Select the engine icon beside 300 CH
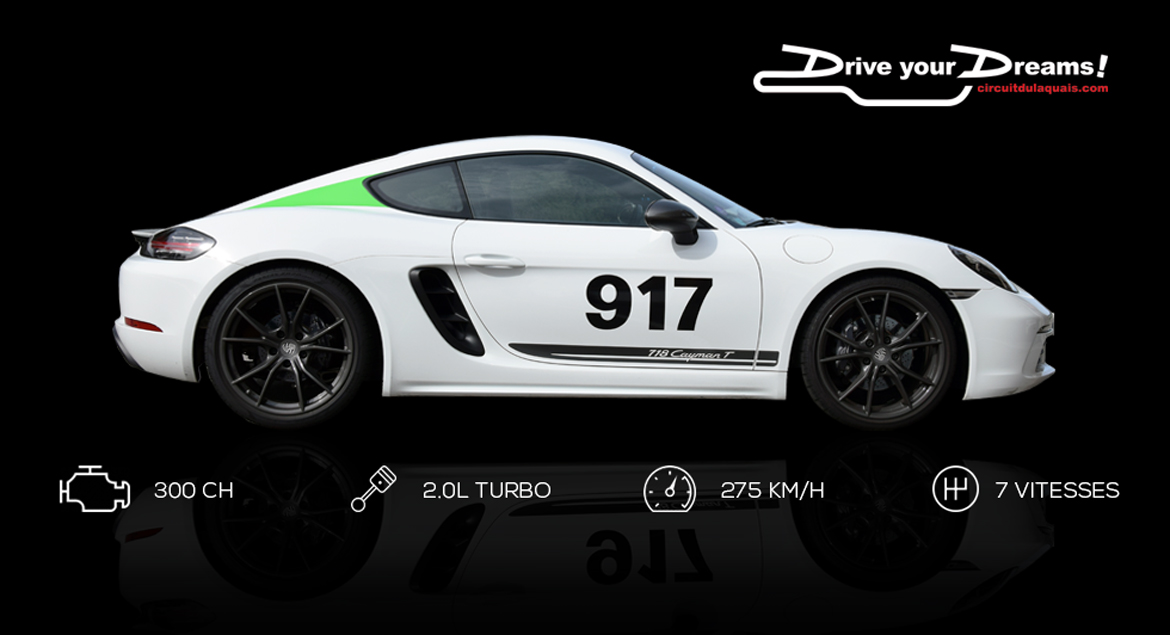Image resolution: width=1170 pixels, height=635 pixels. [95, 489]
